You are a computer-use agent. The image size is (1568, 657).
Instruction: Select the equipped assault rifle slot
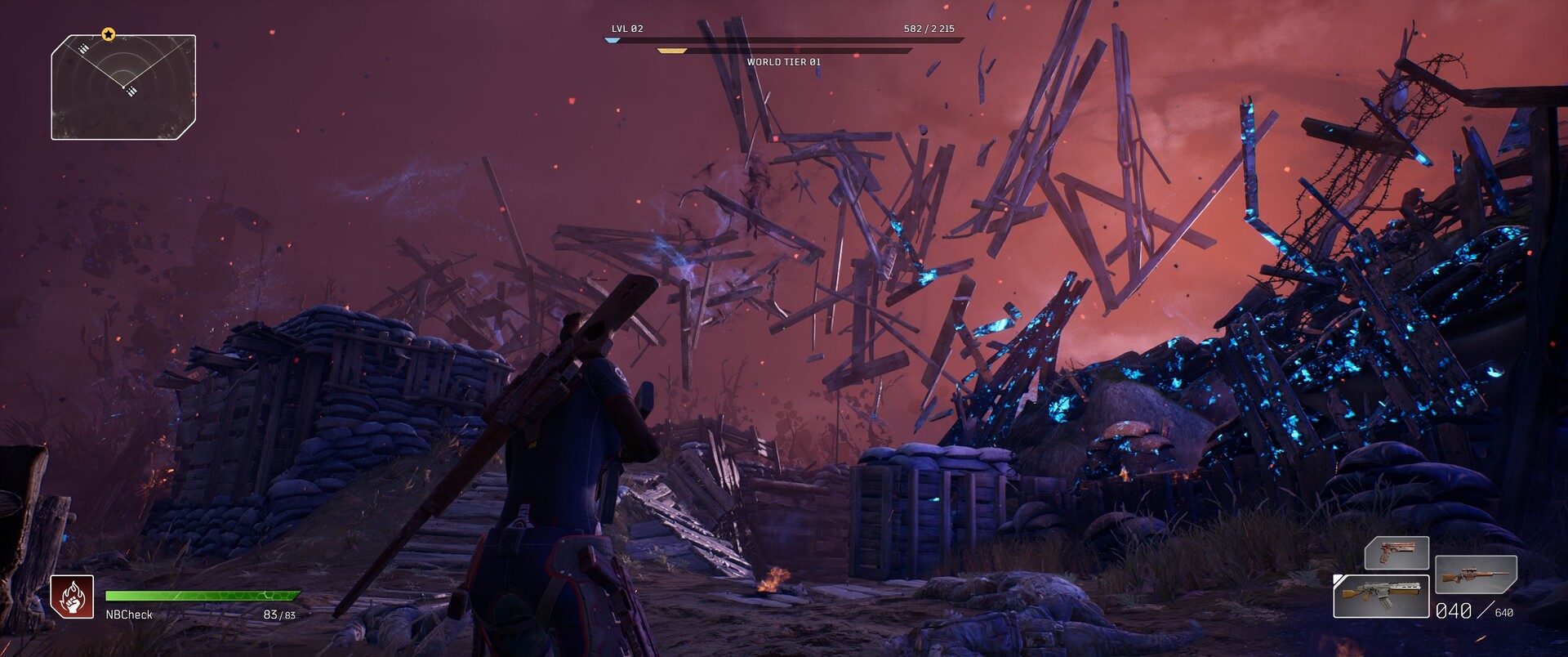(1381, 597)
